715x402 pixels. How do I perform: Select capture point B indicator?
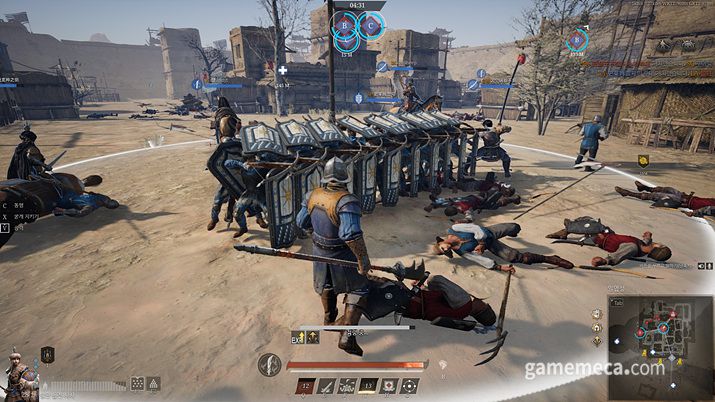click(345, 24)
